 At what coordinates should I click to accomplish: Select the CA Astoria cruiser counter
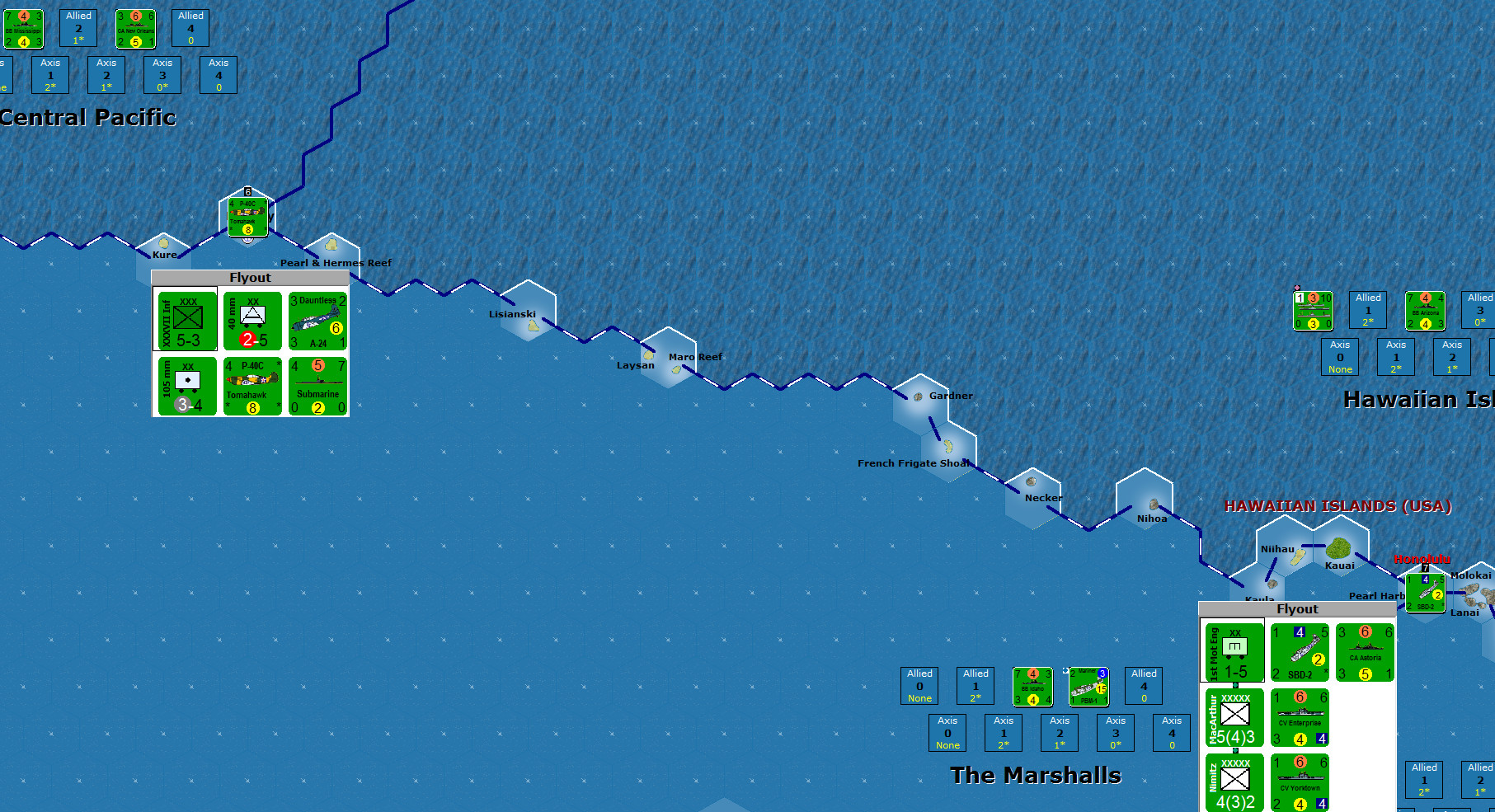(x=1365, y=651)
